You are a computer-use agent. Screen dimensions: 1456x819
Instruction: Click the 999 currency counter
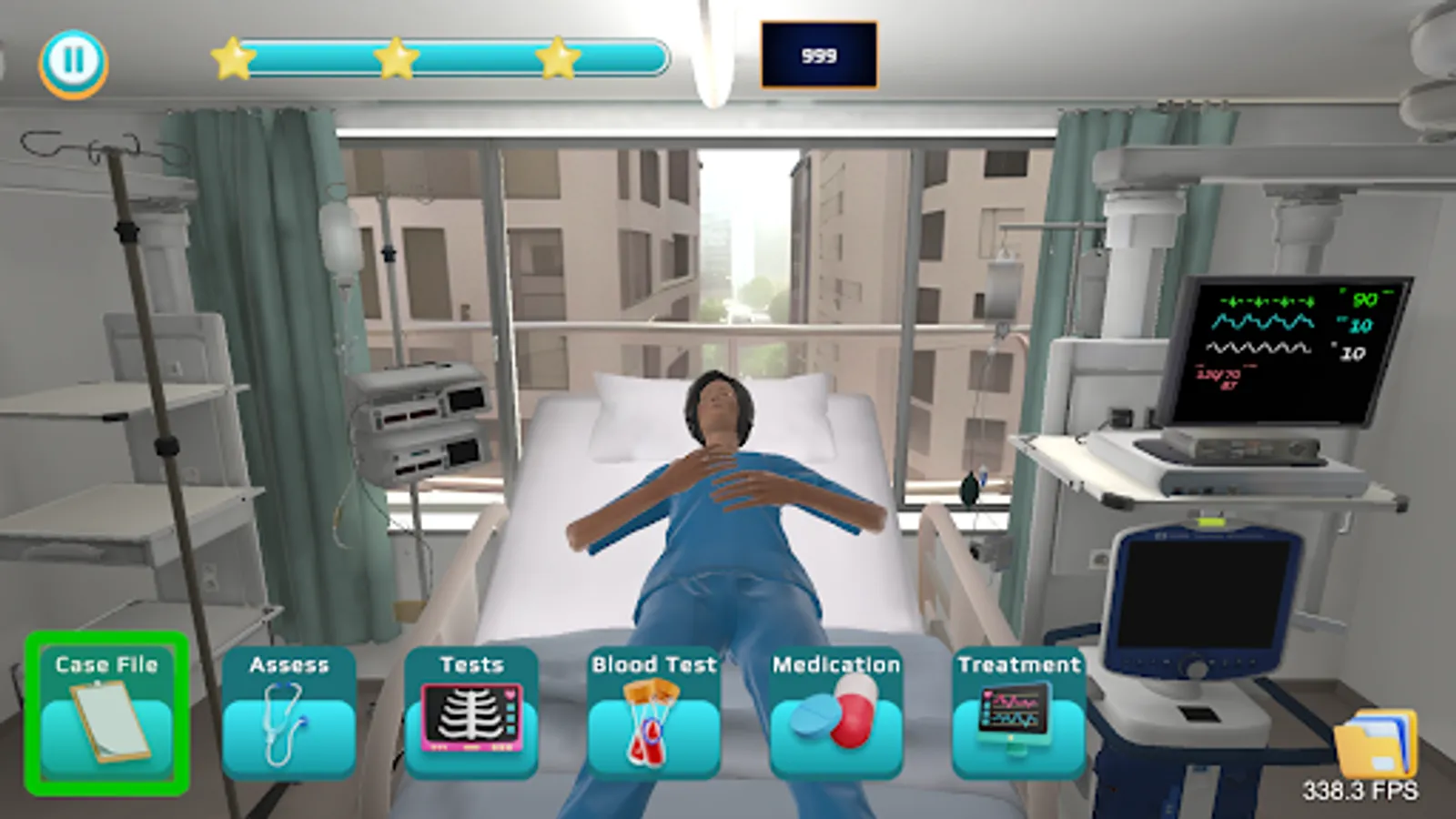click(817, 54)
